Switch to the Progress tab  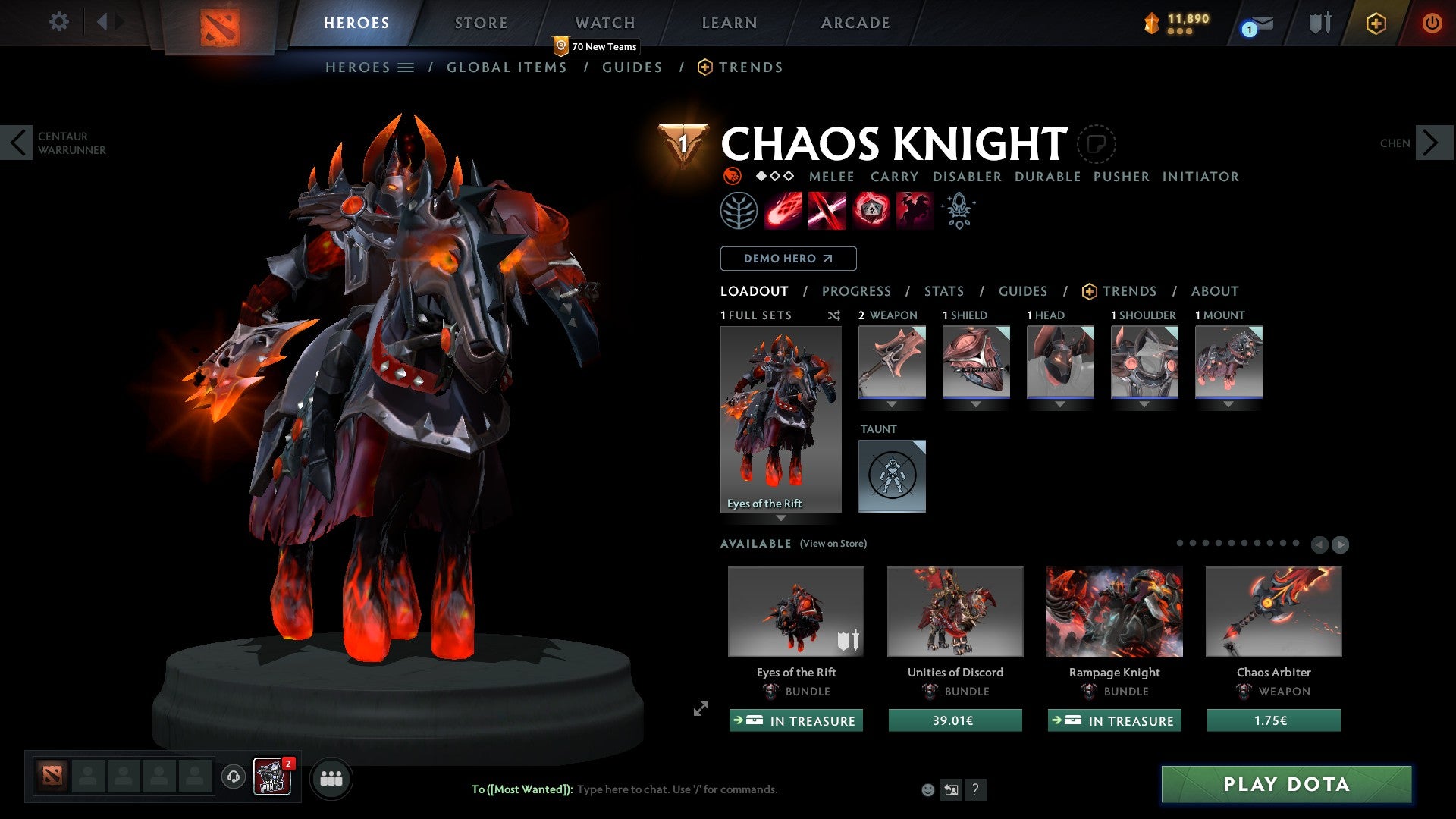[857, 291]
